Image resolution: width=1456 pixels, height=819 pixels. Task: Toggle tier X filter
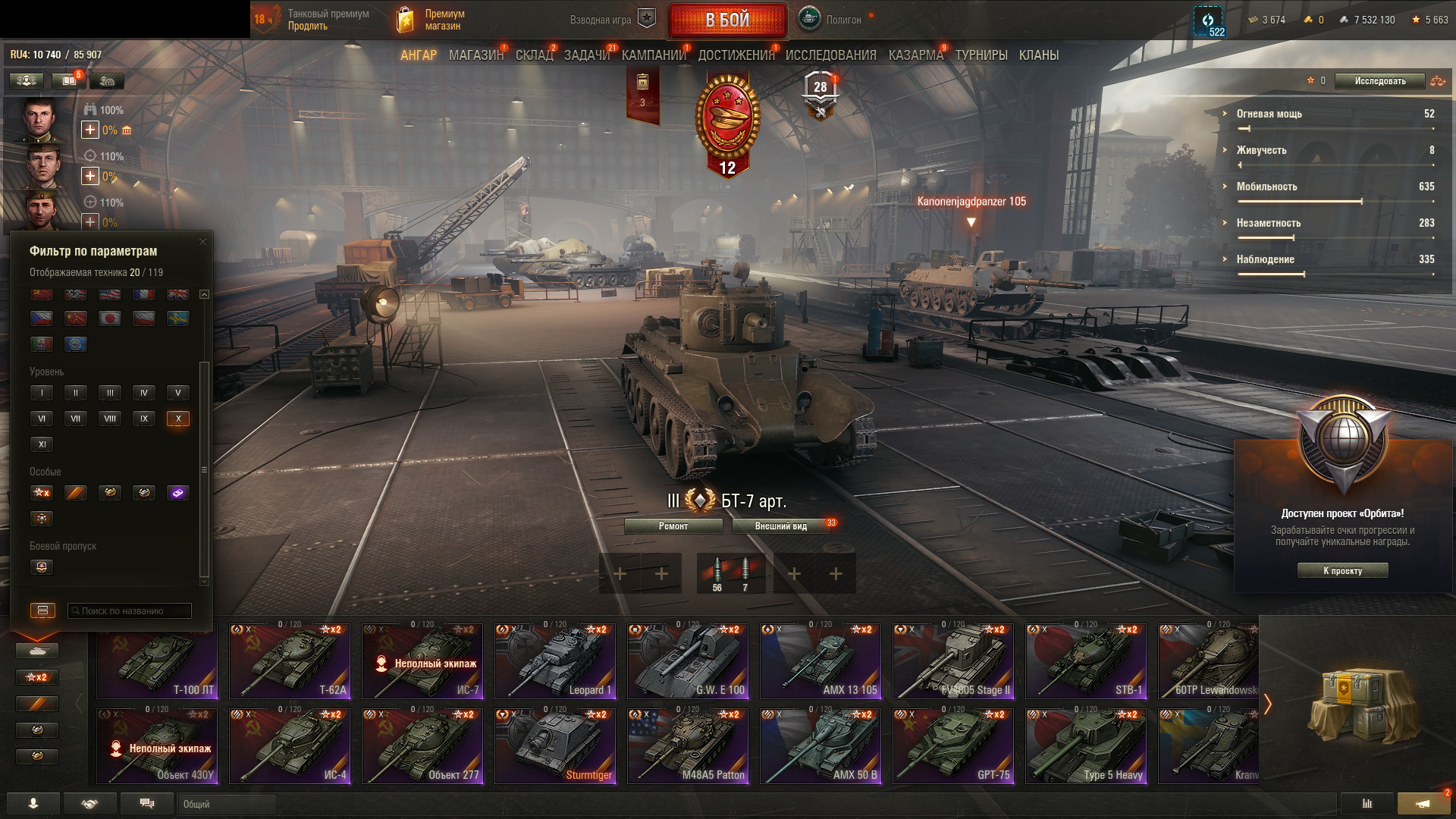178,419
